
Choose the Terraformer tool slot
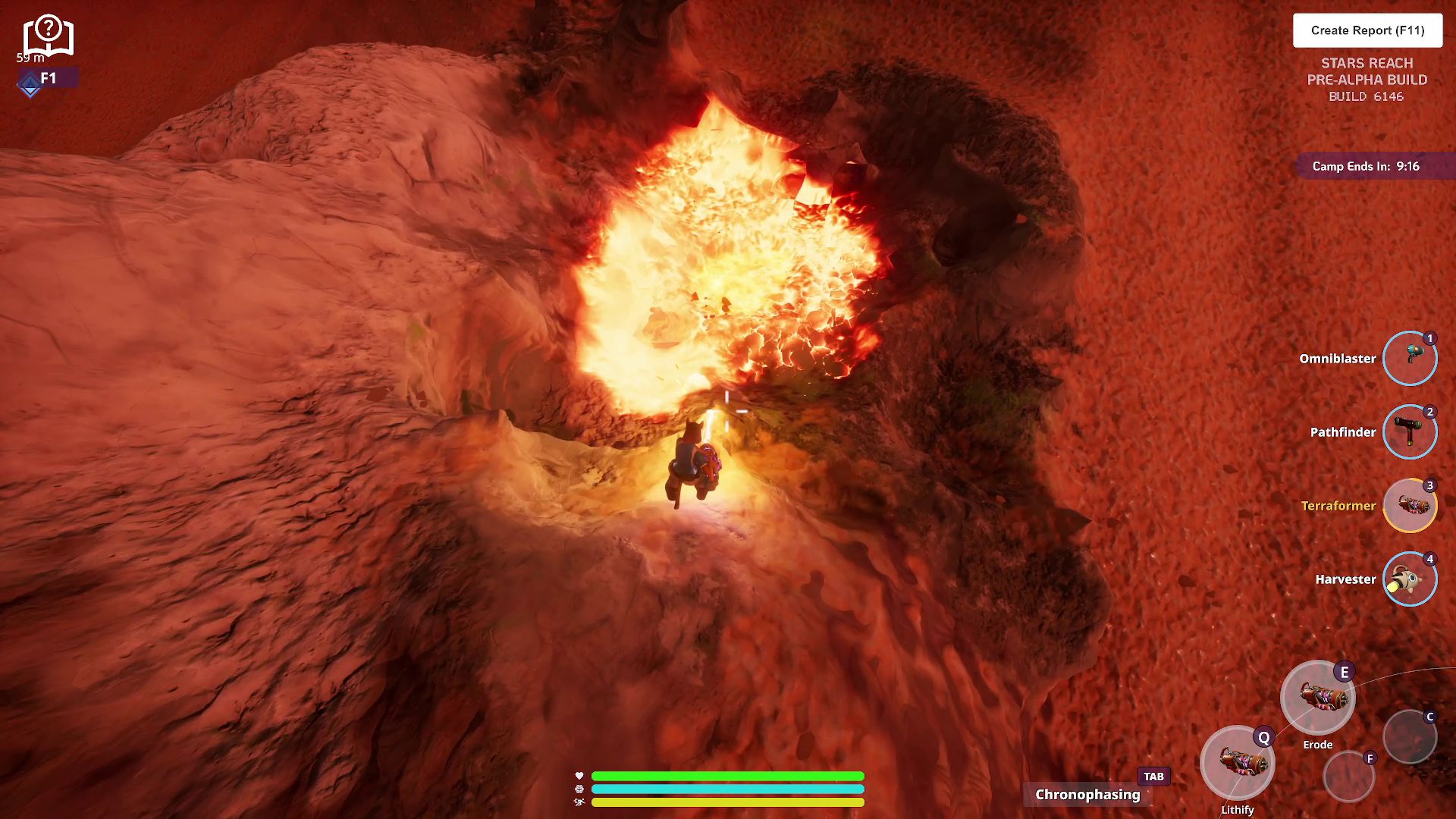point(1409,506)
